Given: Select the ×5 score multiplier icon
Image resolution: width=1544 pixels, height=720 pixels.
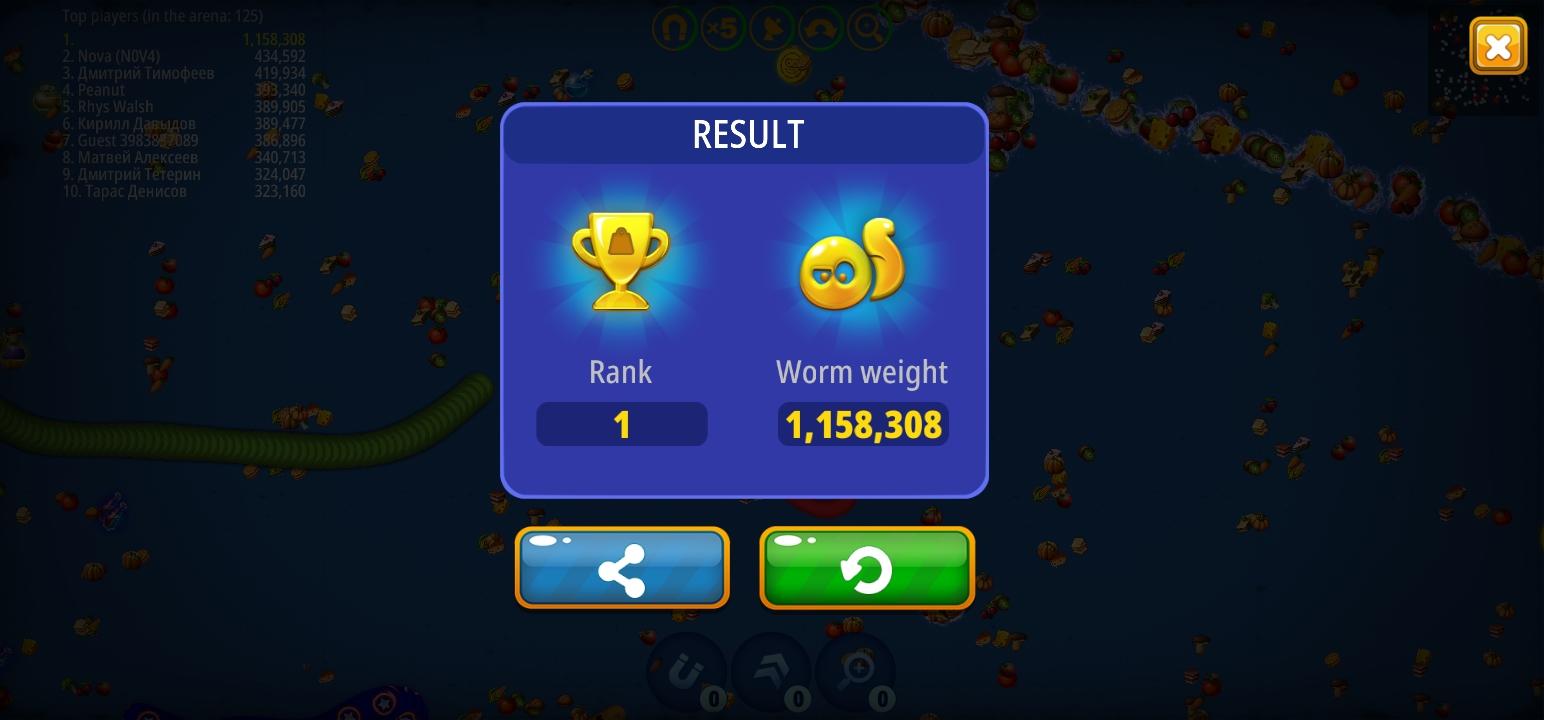Looking at the screenshot, I should (x=723, y=28).
